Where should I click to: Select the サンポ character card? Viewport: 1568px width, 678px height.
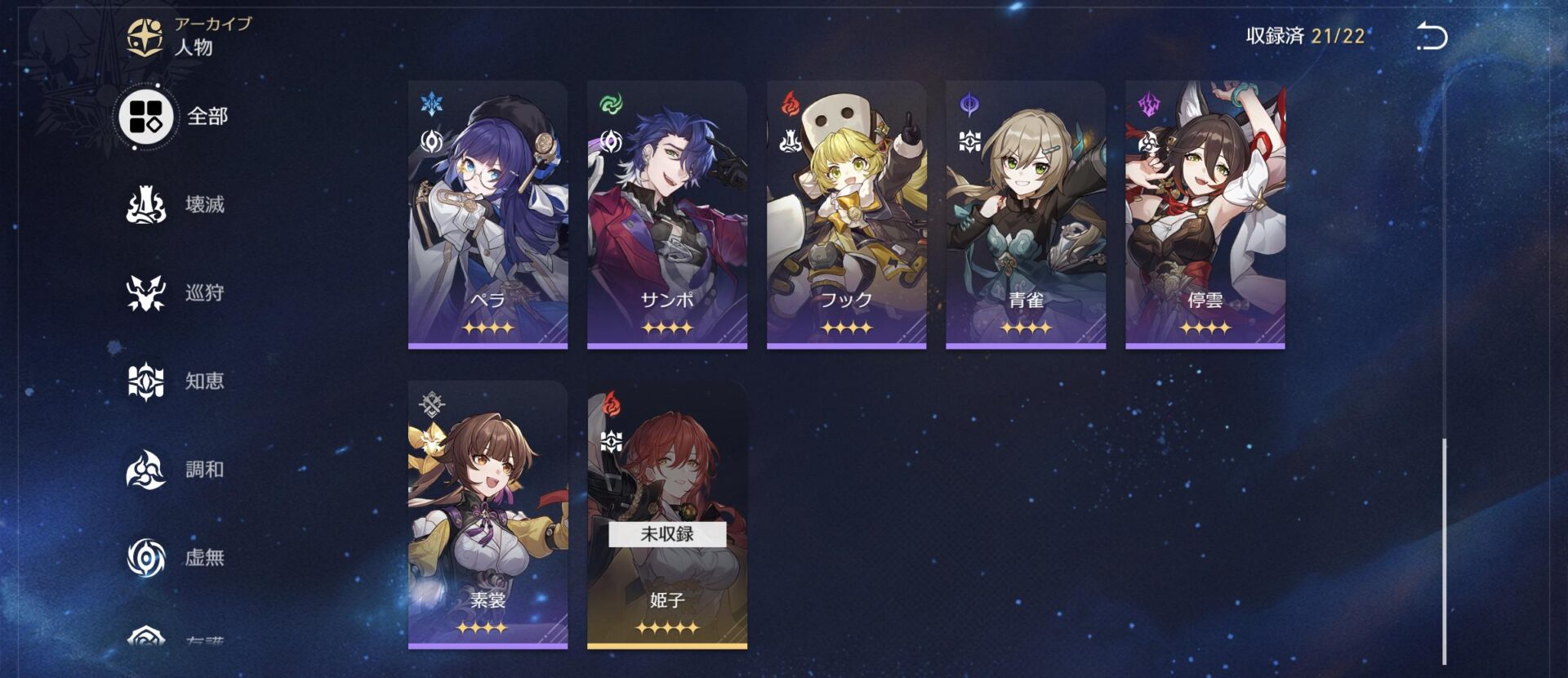pyautogui.click(x=666, y=215)
